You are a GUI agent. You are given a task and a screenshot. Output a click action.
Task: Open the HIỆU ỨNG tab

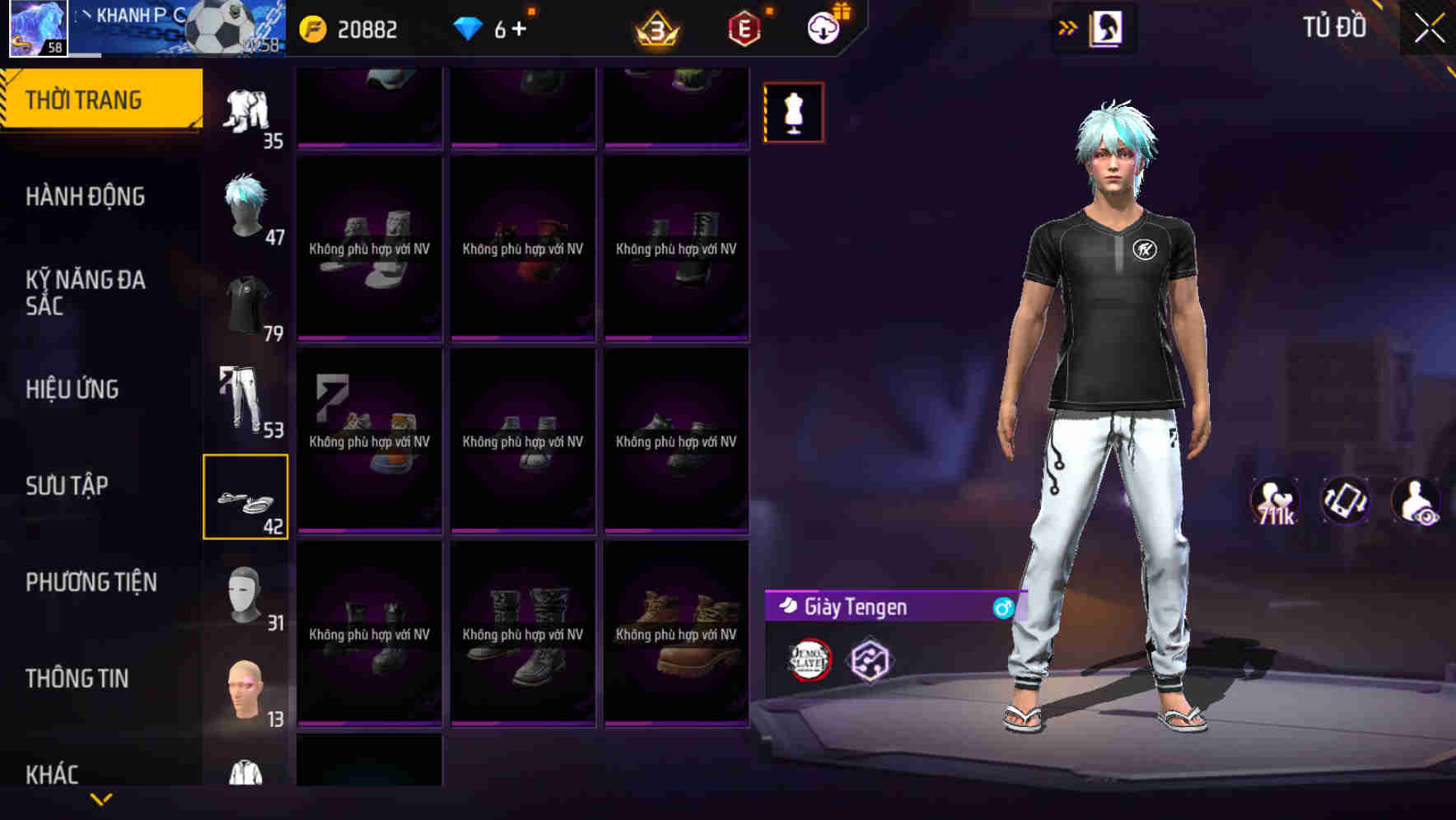tap(73, 389)
